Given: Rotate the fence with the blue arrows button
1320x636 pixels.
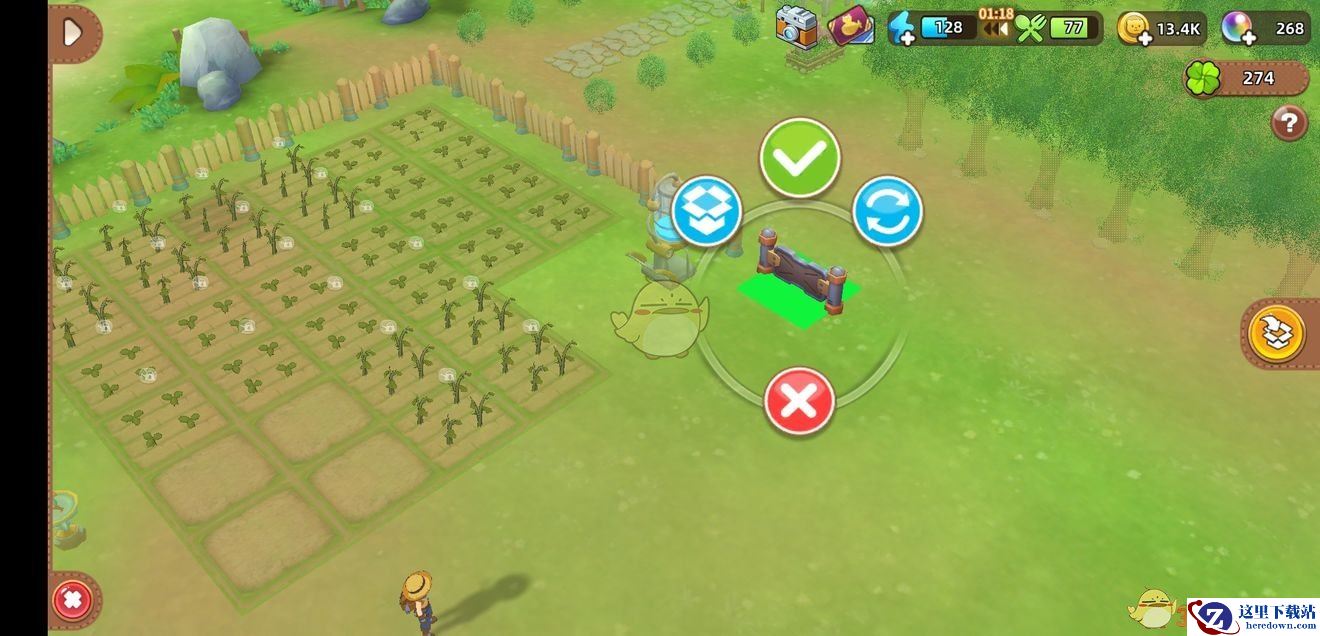Looking at the screenshot, I should pos(887,211).
